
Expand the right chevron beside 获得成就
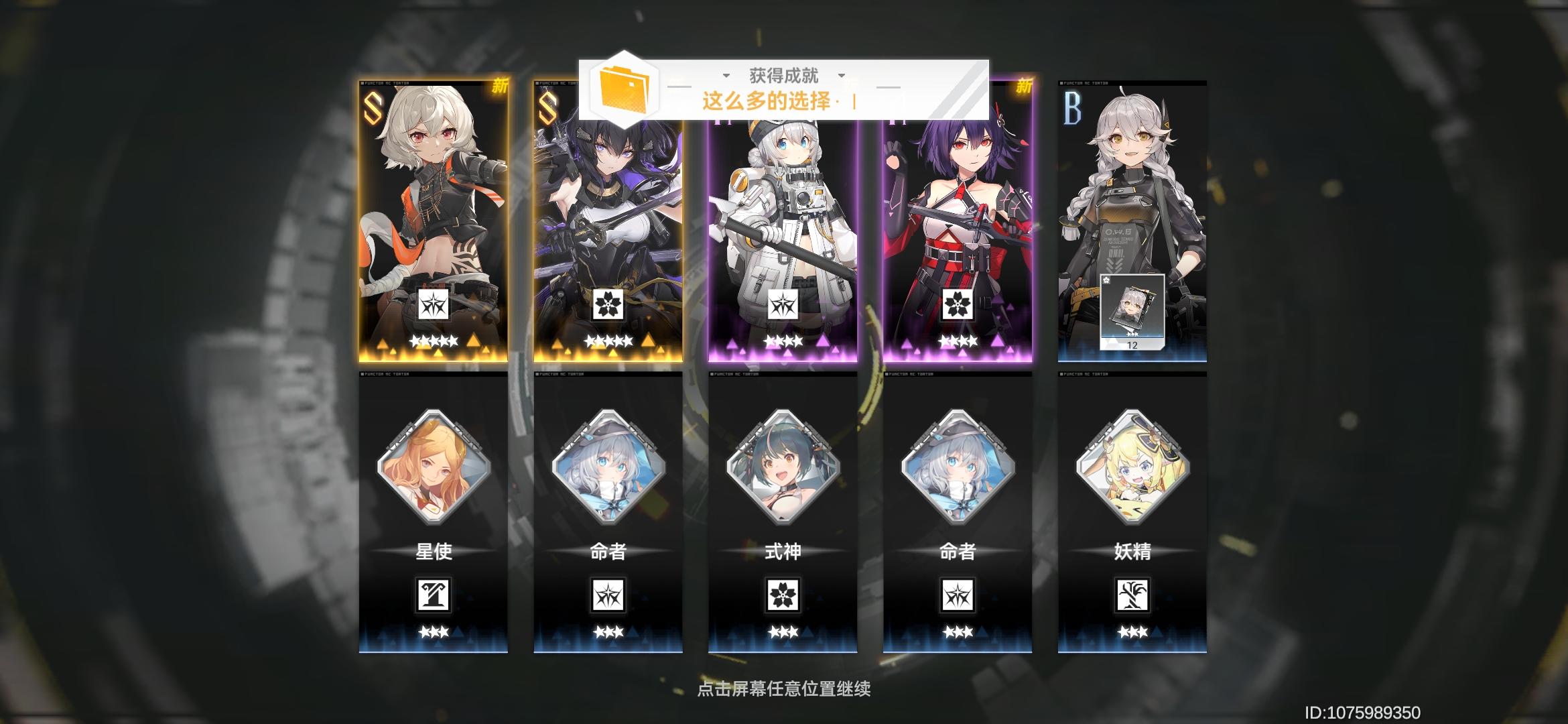pos(843,76)
